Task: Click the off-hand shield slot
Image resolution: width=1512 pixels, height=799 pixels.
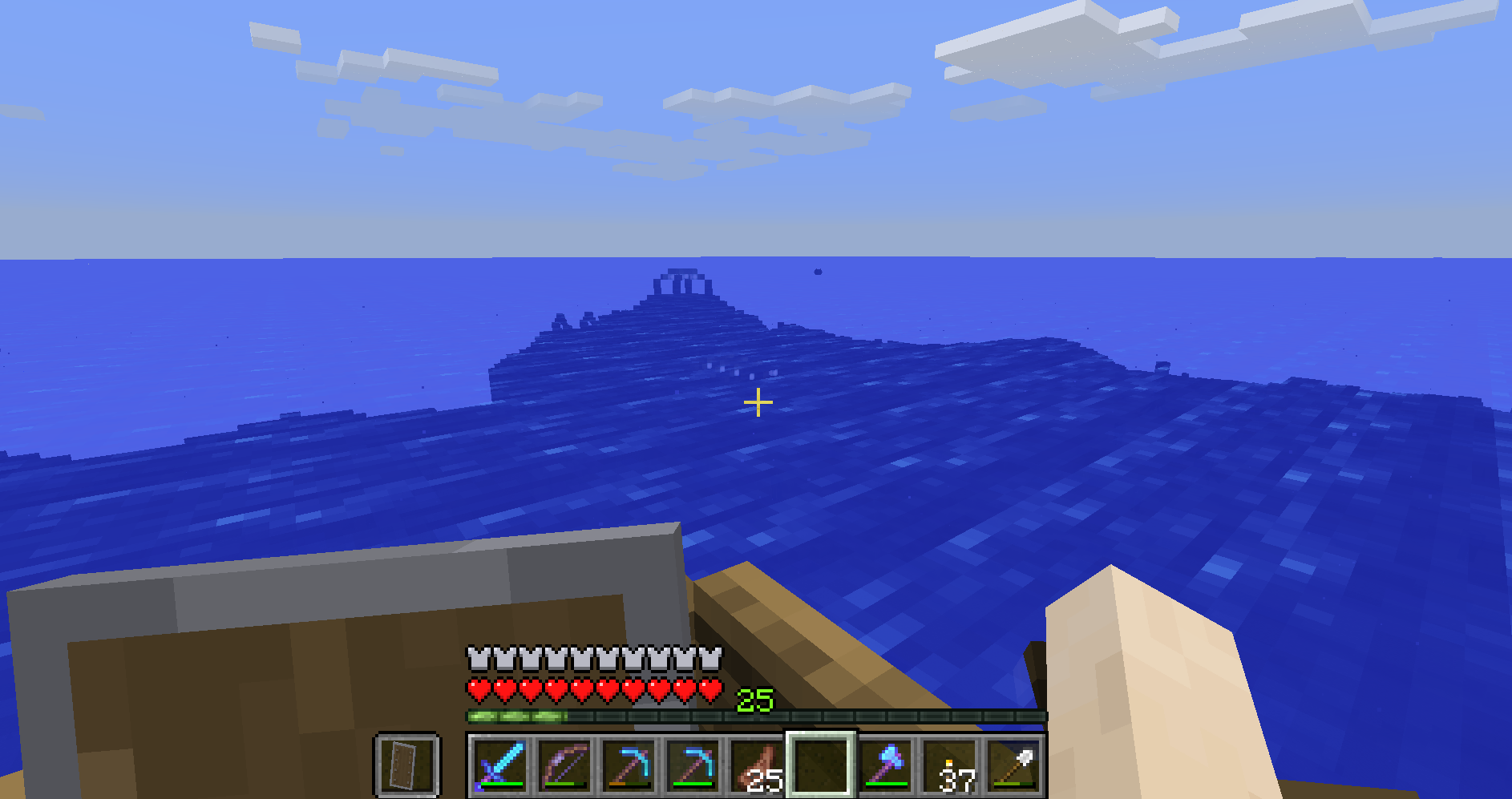Action: [407, 765]
